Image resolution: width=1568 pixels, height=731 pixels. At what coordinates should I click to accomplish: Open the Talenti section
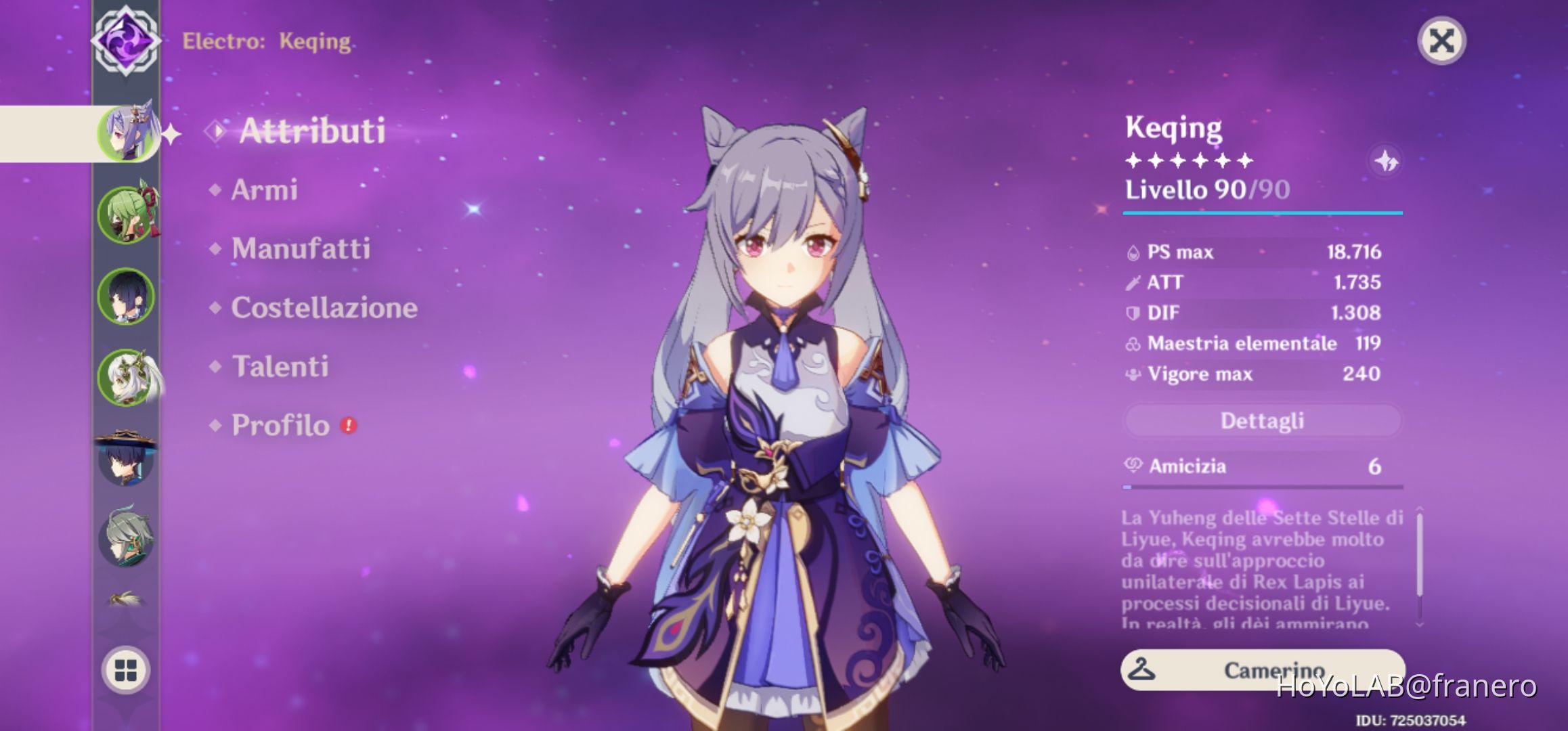282,368
